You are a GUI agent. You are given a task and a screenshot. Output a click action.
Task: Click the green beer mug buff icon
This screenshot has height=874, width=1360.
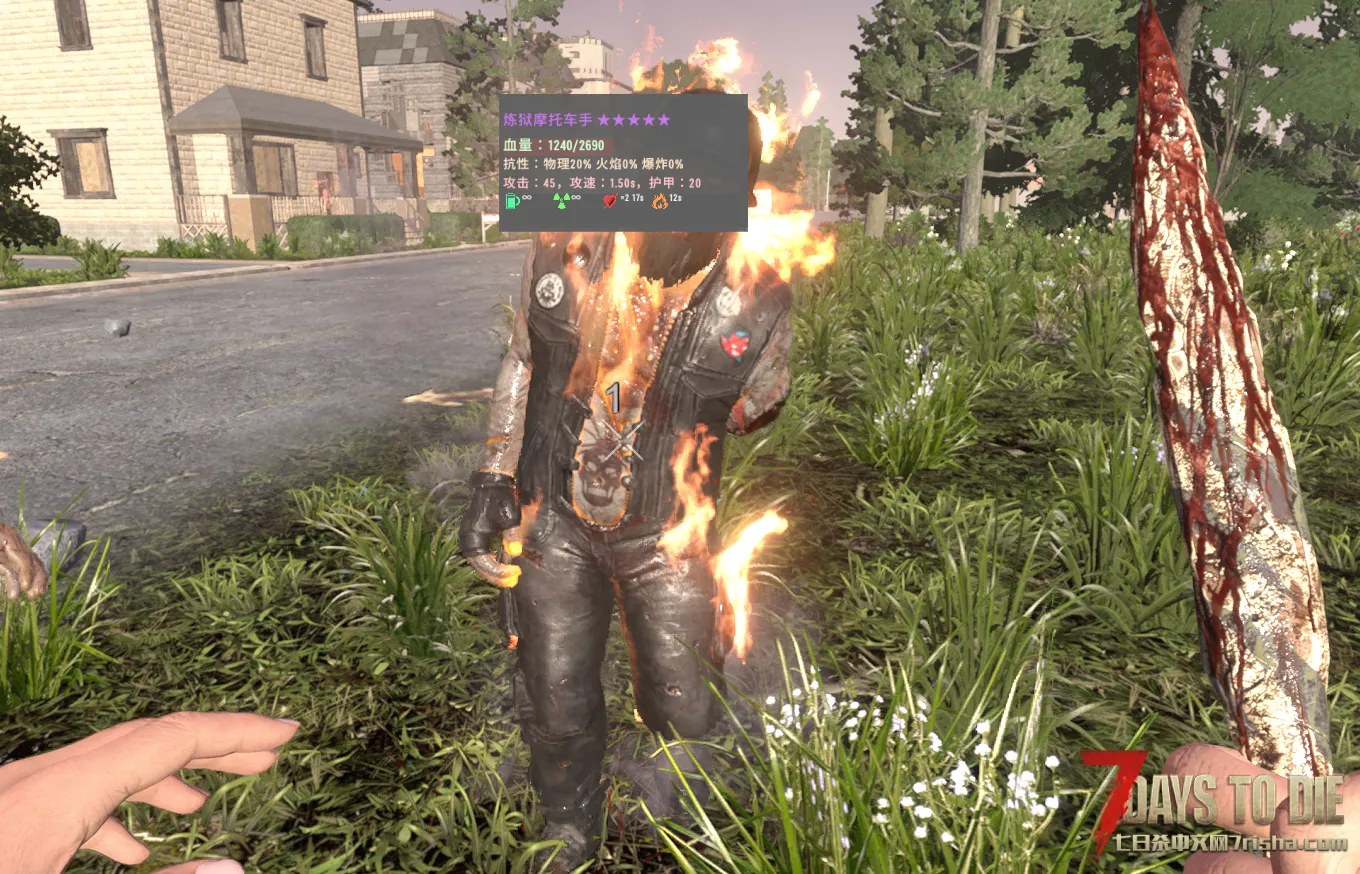click(x=512, y=201)
